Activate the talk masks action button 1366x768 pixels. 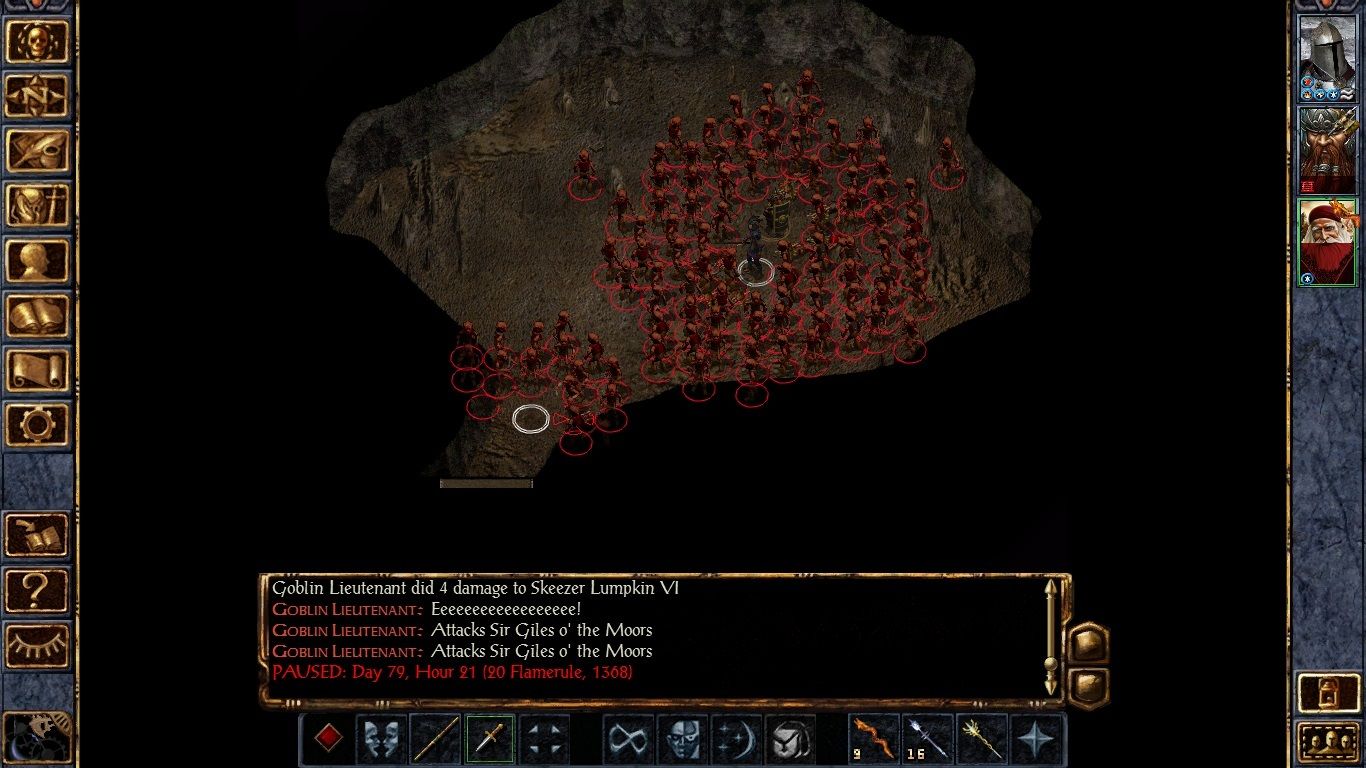click(x=381, y=740)
